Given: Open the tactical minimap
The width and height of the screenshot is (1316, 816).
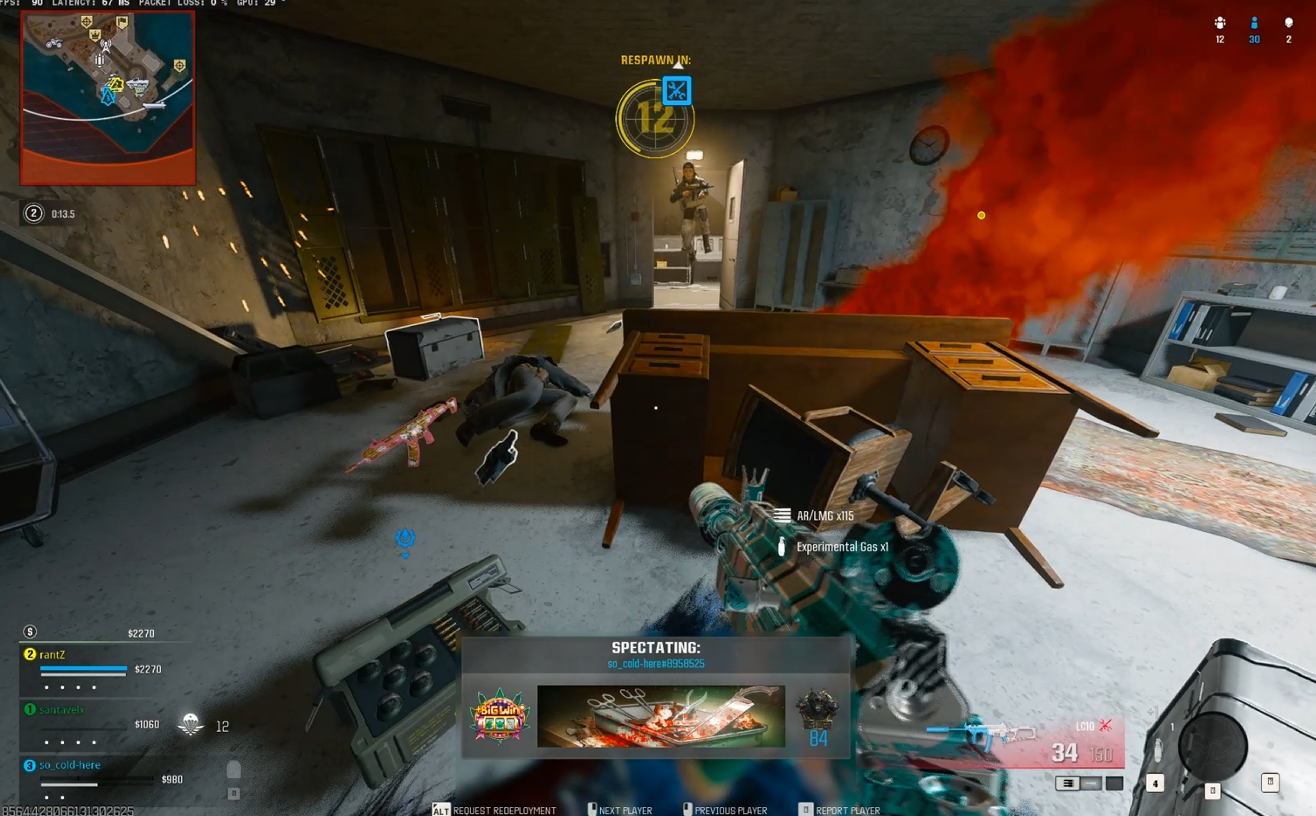Looking at the screenshot, I should coord(107,98).
